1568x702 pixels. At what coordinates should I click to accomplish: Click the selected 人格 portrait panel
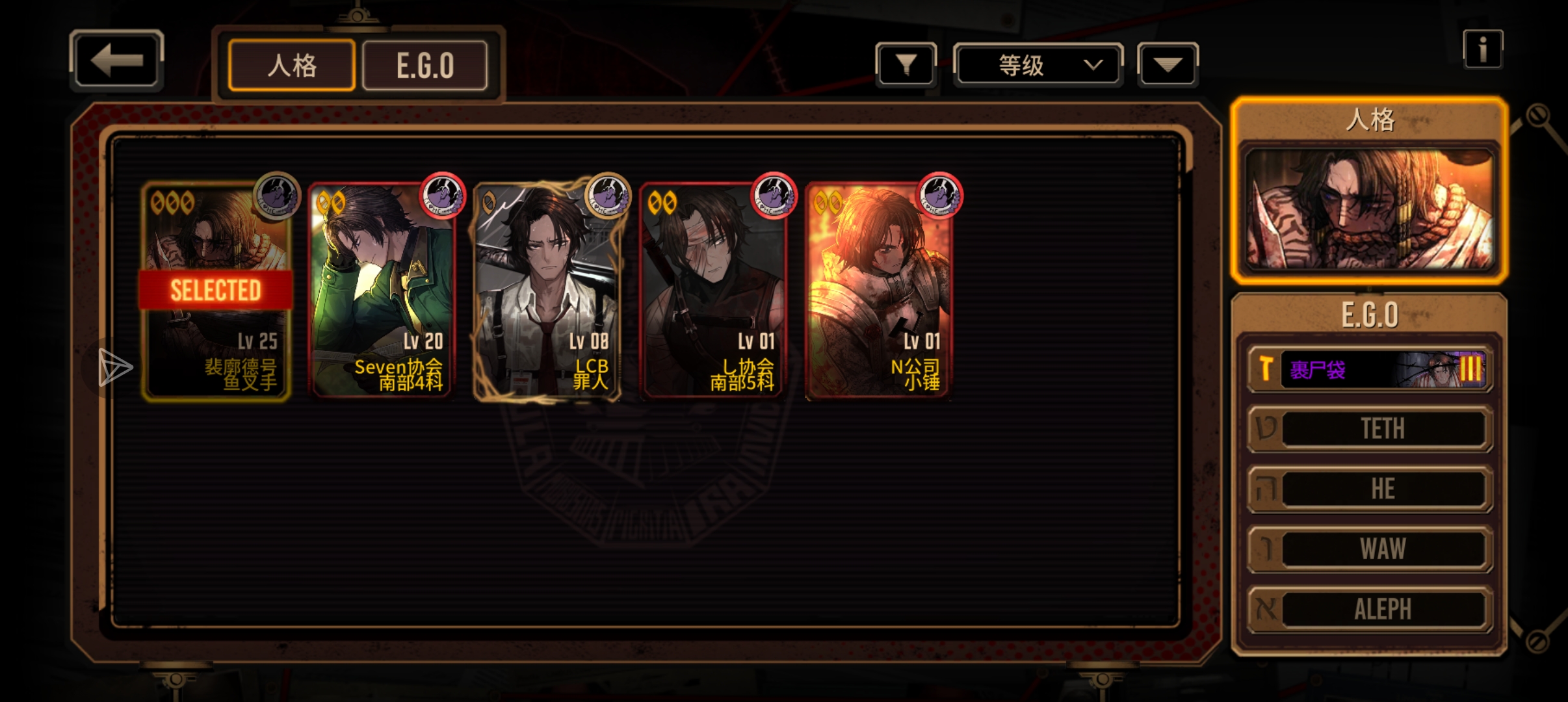(1369, 208)
